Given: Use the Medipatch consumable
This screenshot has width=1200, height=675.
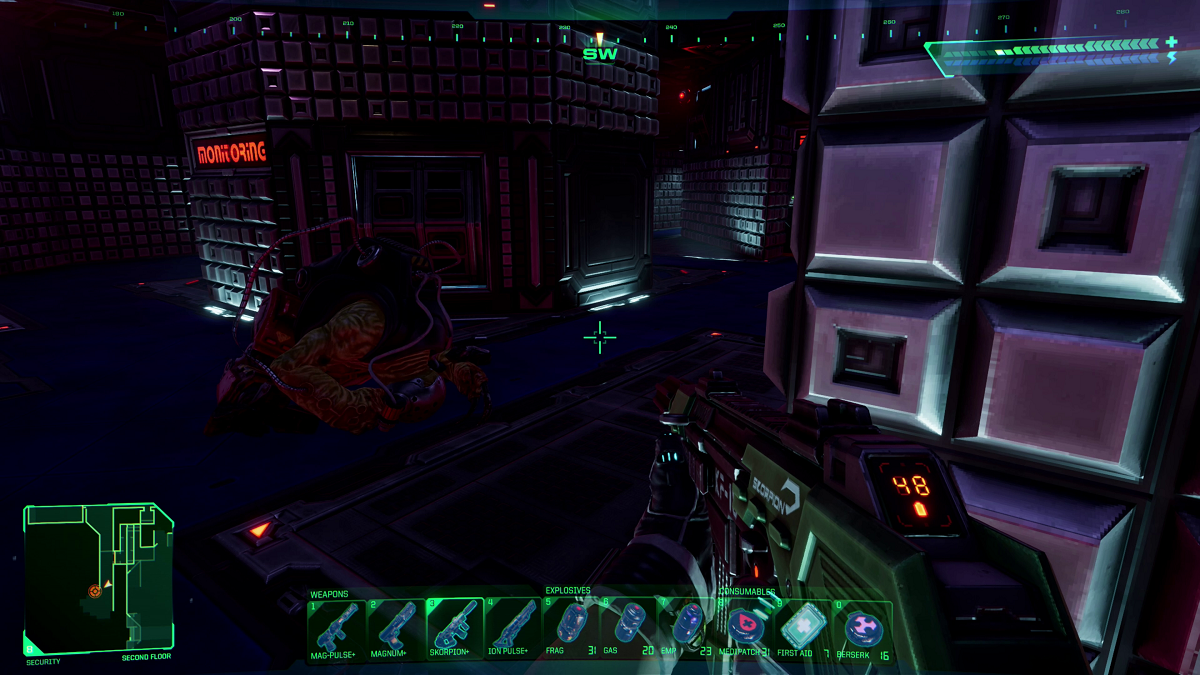Looking at the screenshot, I should coord(745,627).
